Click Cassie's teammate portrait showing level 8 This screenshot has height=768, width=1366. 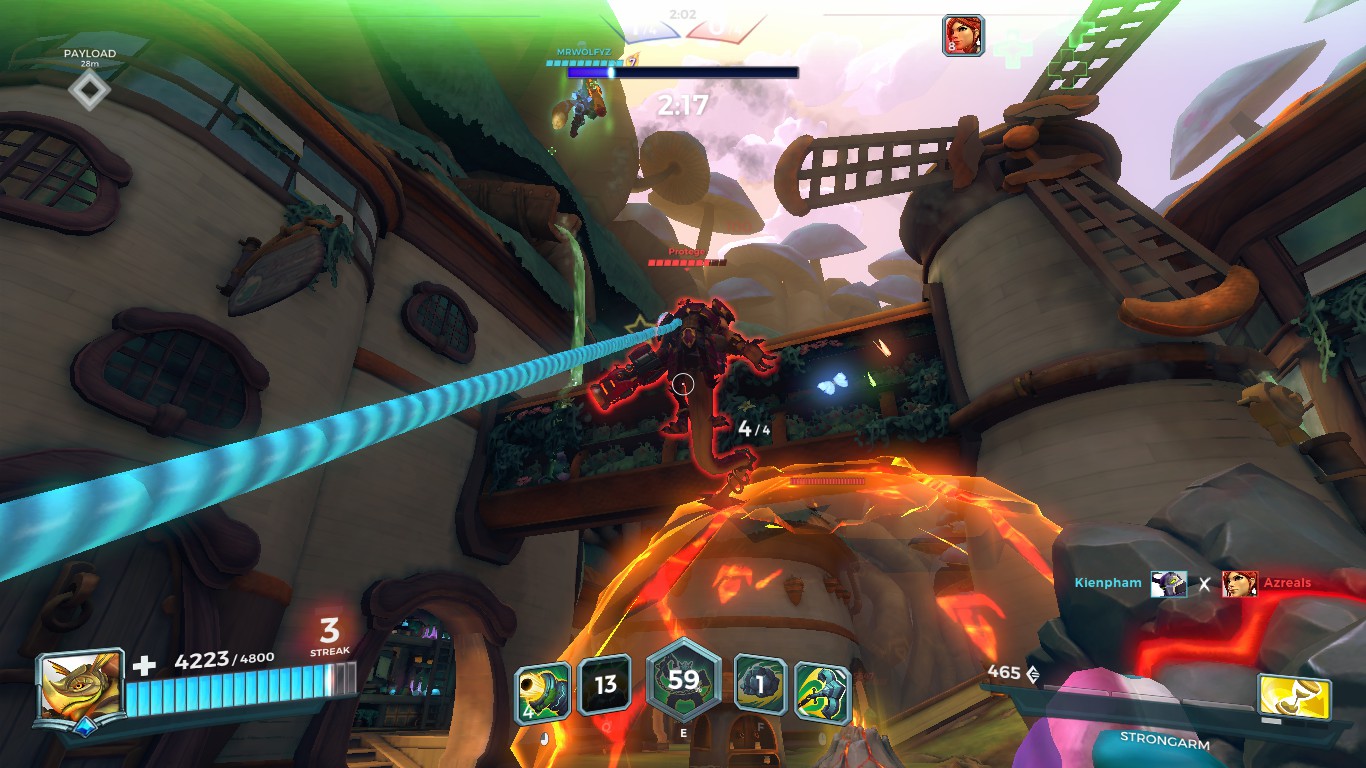click(962, 36)
